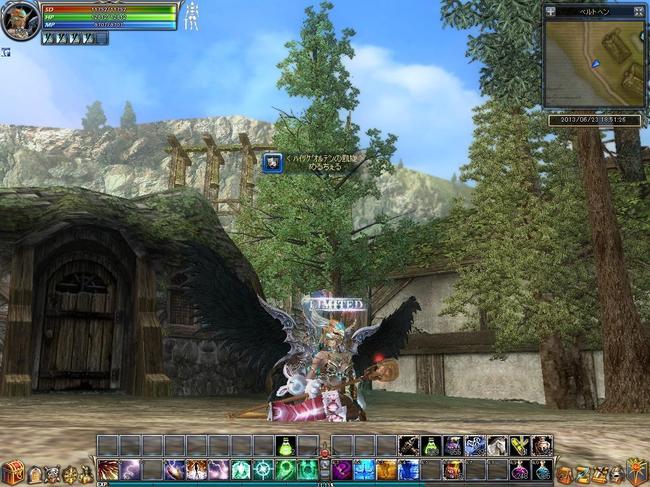Click the small icon below the character portrait

pos(5,51)
